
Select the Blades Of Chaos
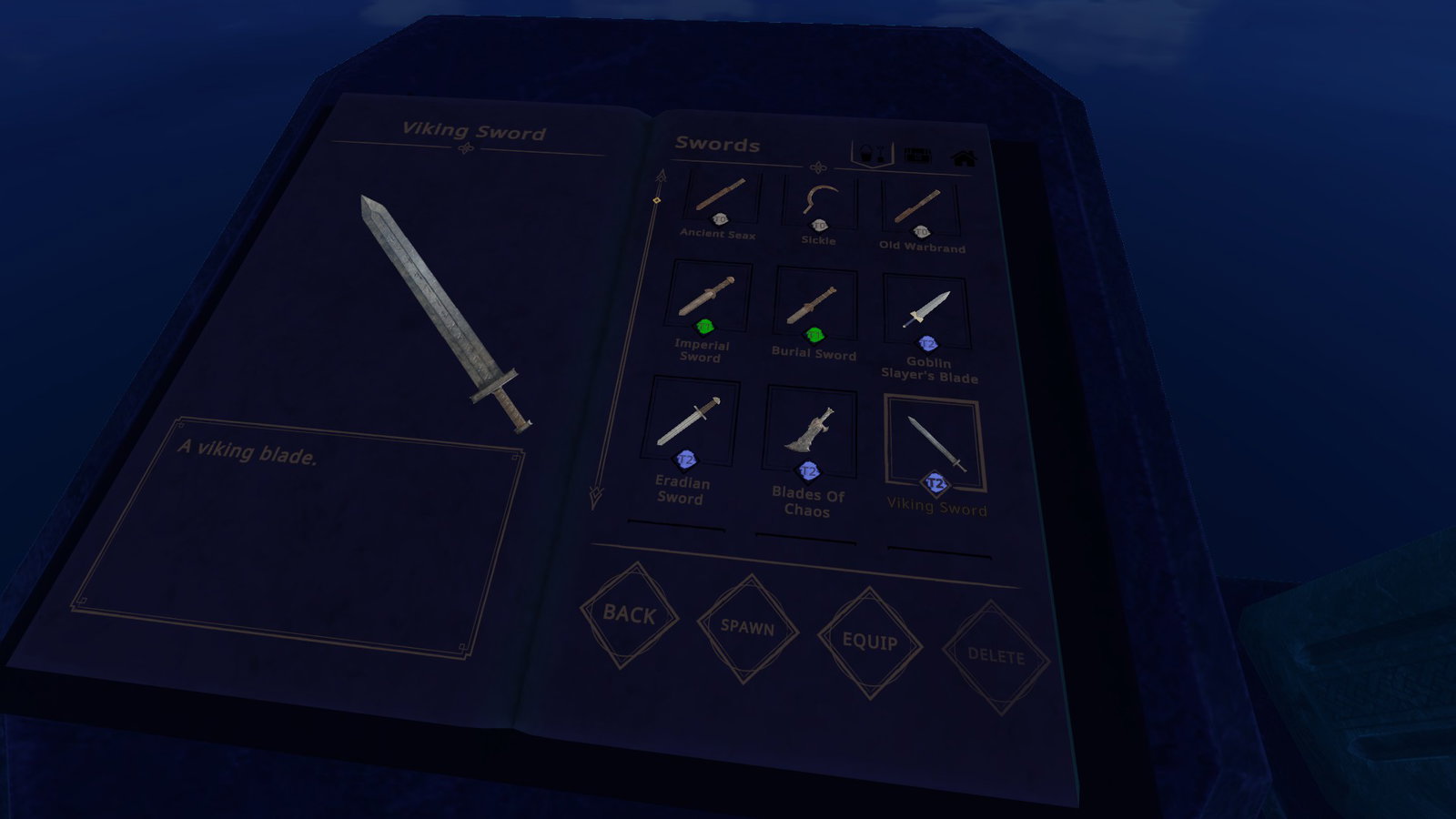[x=810, y=433]
